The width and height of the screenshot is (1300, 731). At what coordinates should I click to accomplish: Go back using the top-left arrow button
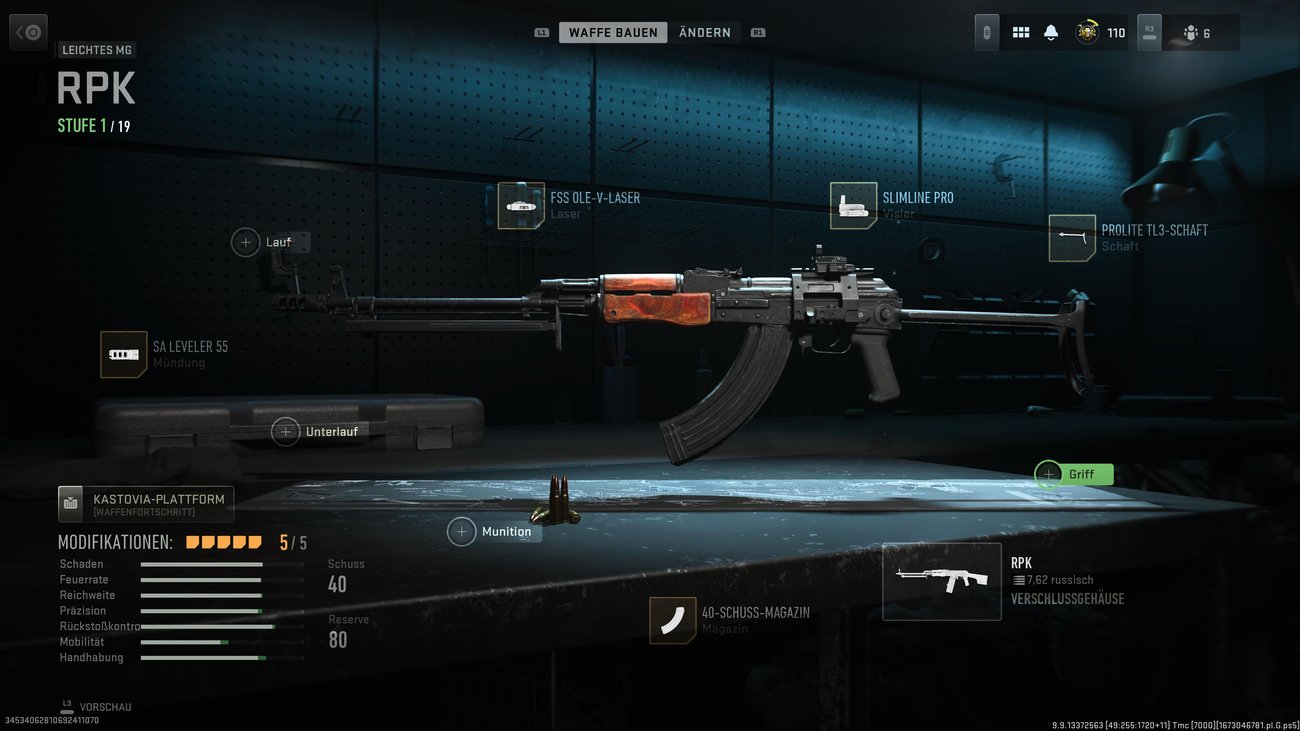click(x=28, y=32)
